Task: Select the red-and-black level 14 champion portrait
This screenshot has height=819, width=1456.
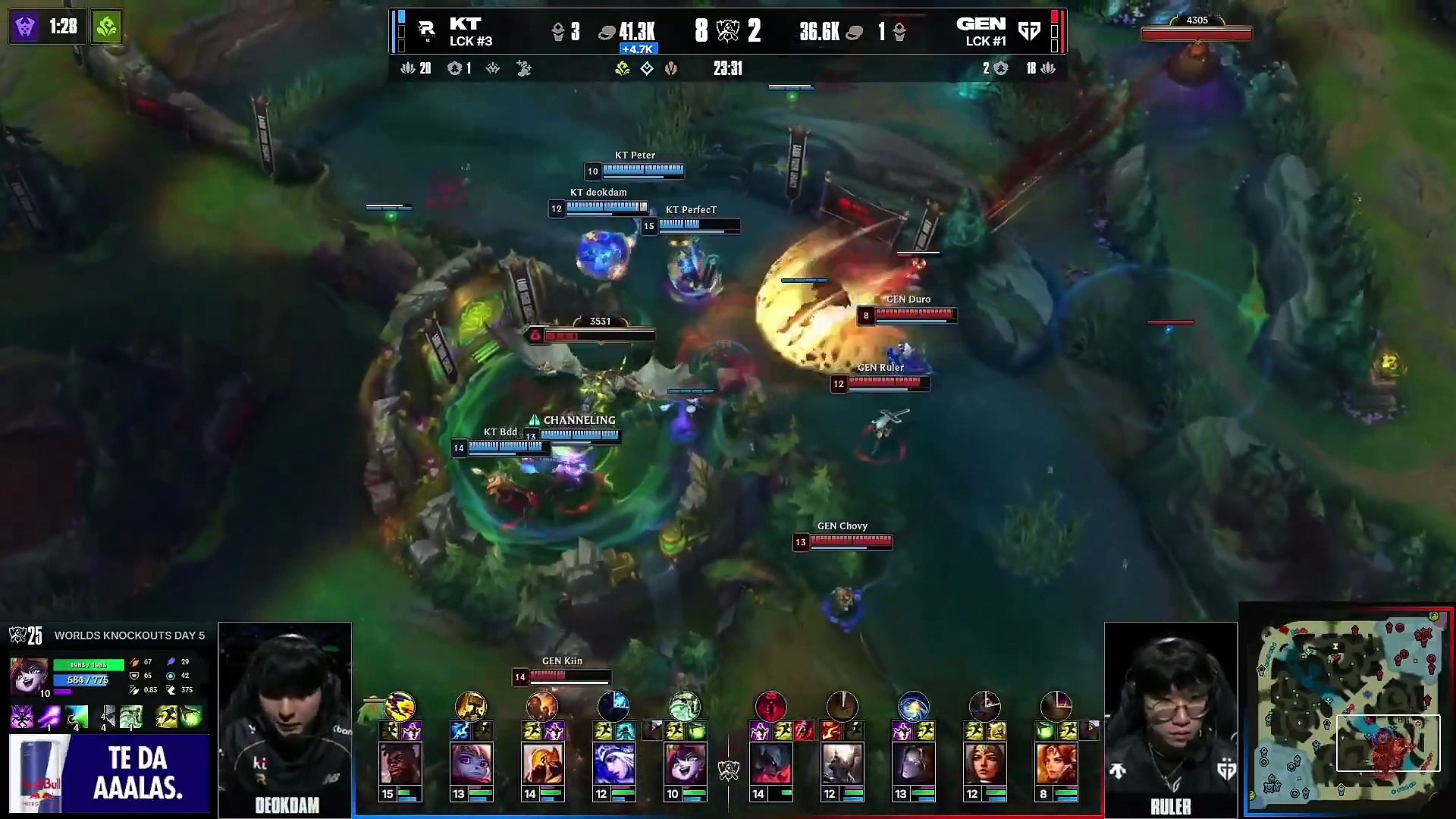Action: tap(770, 764)
